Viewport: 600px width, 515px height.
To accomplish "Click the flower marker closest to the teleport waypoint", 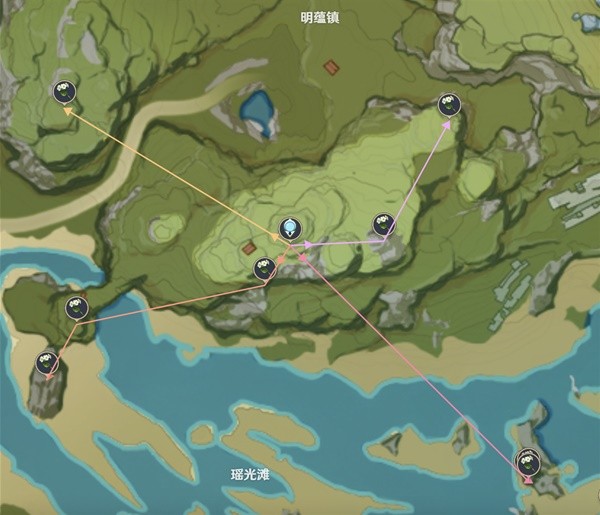I will (264, 267).
